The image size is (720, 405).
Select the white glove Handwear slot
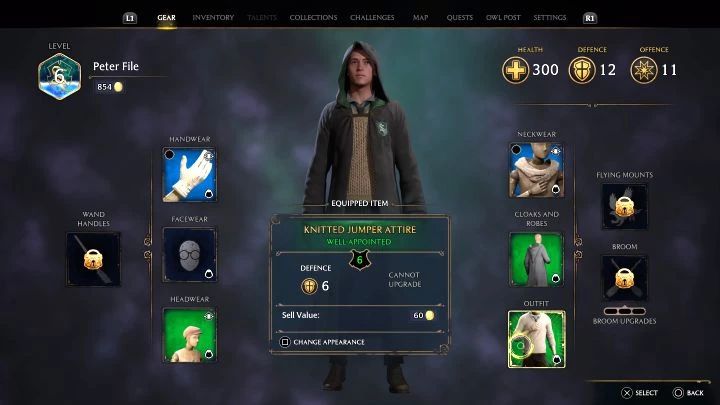[x=190, y=174]
